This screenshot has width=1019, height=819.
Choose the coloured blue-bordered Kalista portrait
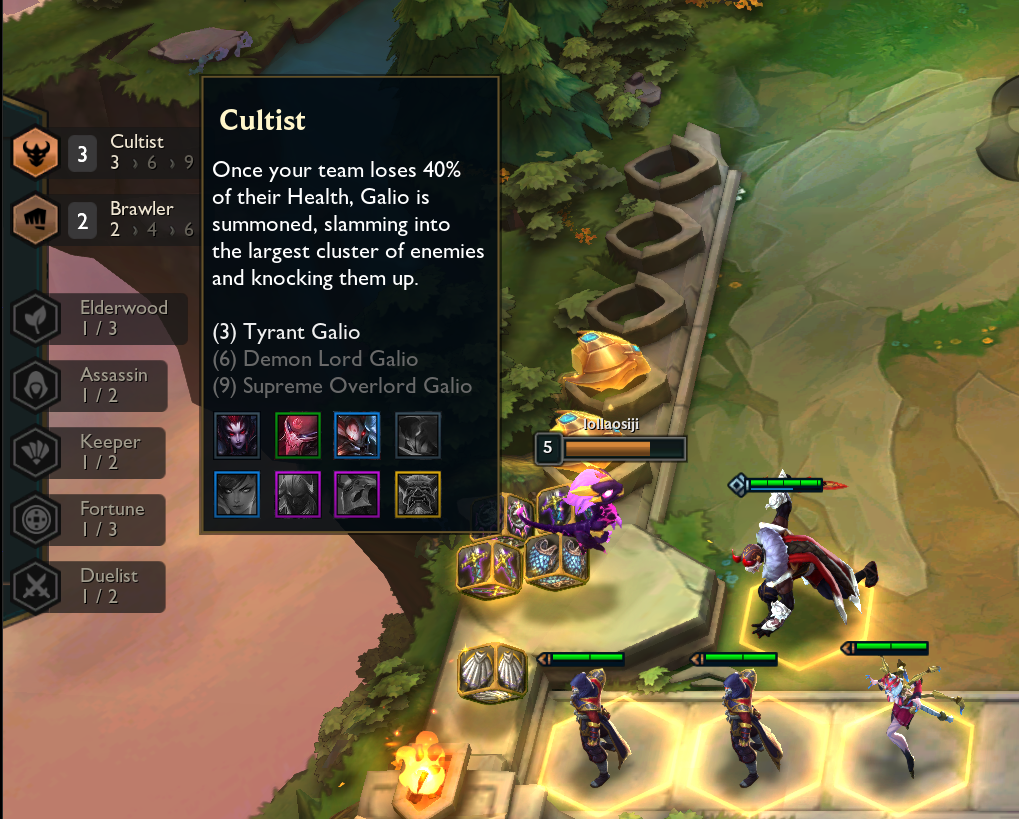pos(357,435)
